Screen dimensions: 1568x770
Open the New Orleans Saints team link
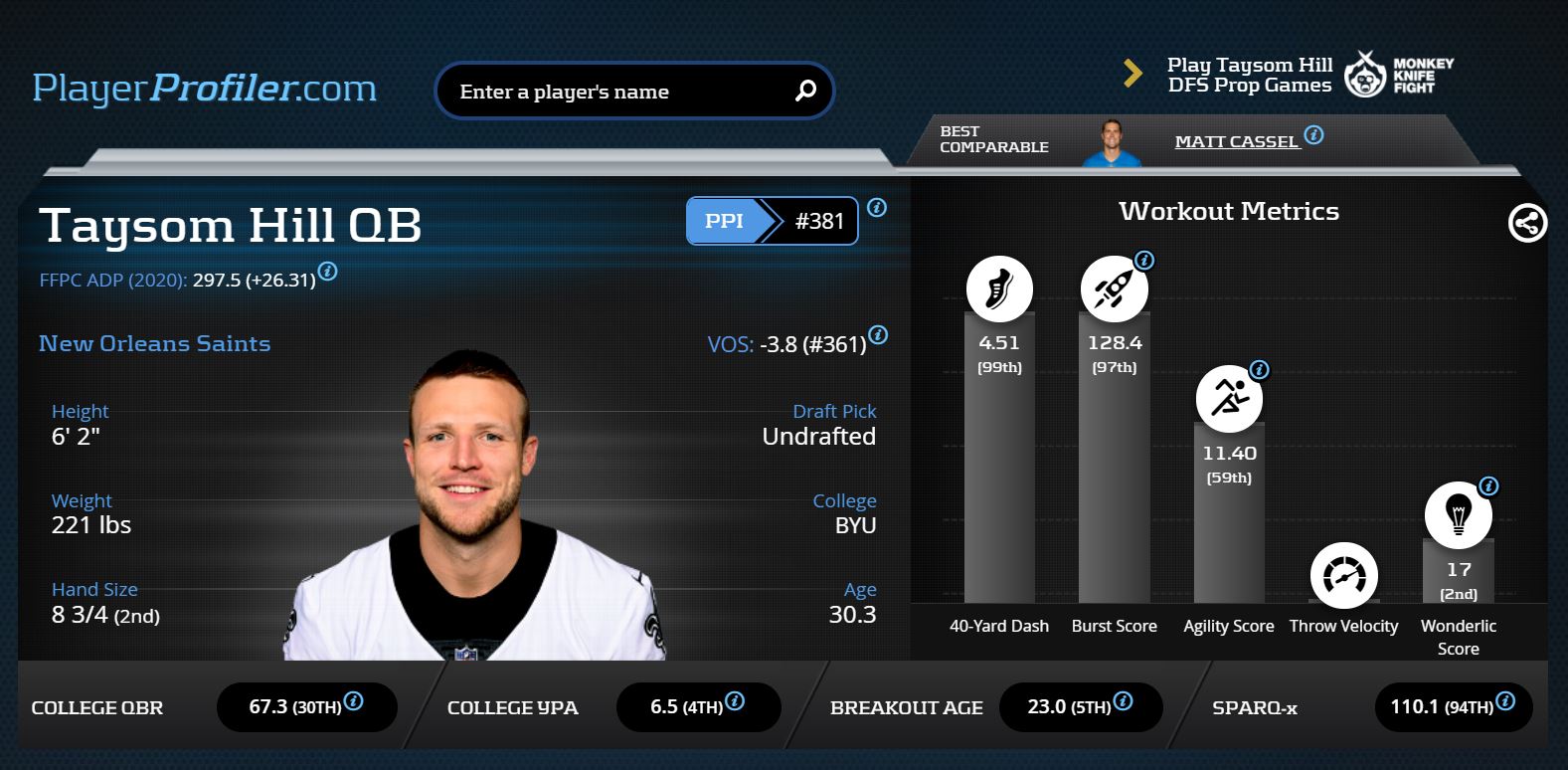tap(154, 343)
